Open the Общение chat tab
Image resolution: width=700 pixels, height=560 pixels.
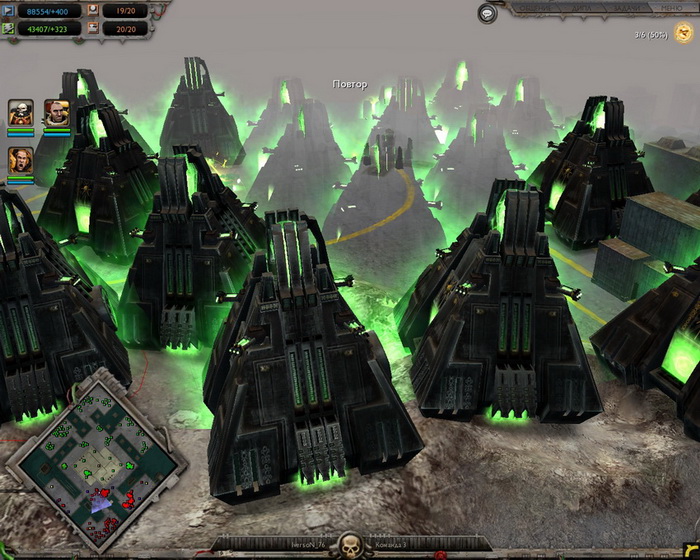coord(533,7)
